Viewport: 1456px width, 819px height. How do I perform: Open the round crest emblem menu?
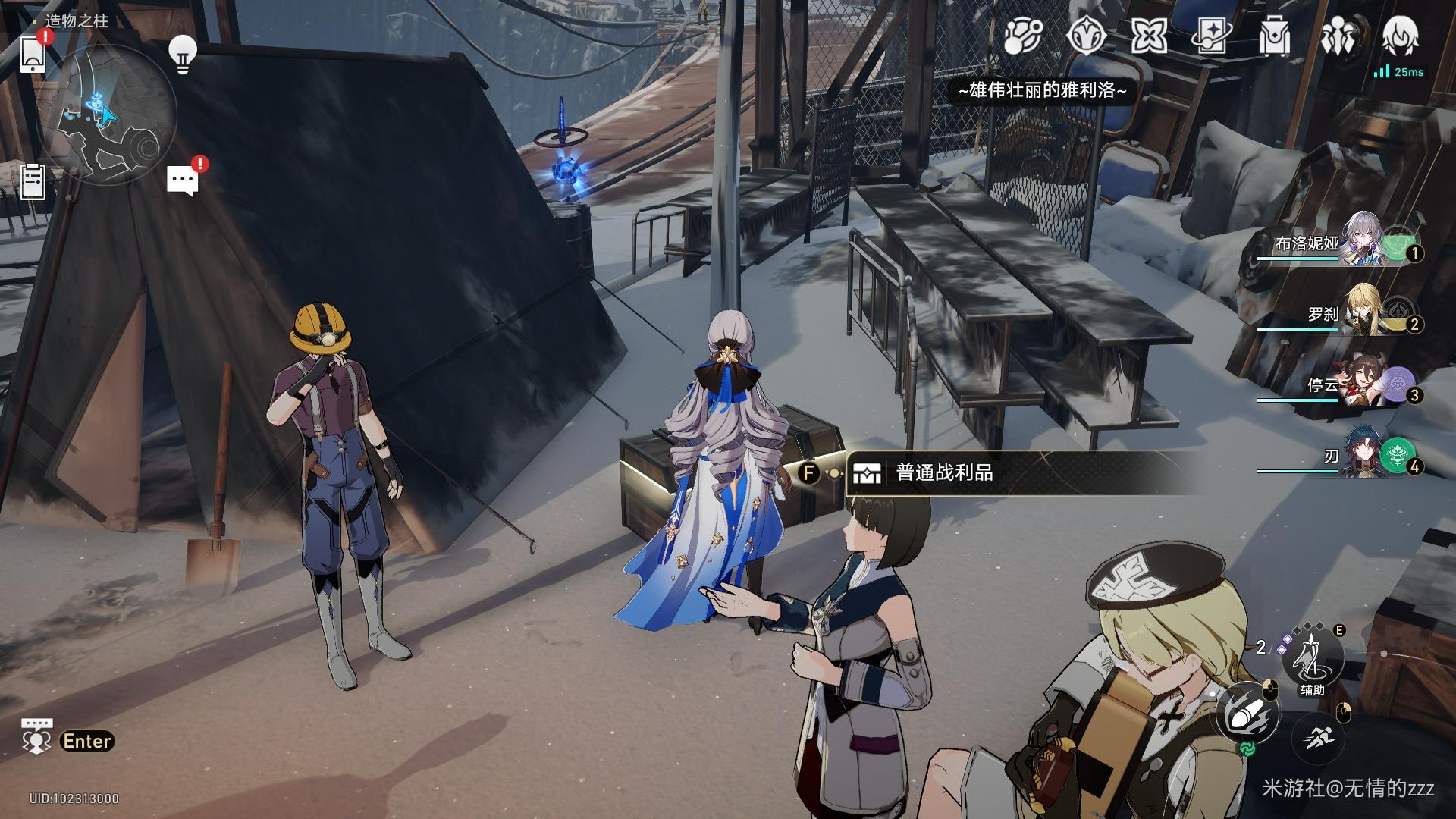coord(1086,36)
